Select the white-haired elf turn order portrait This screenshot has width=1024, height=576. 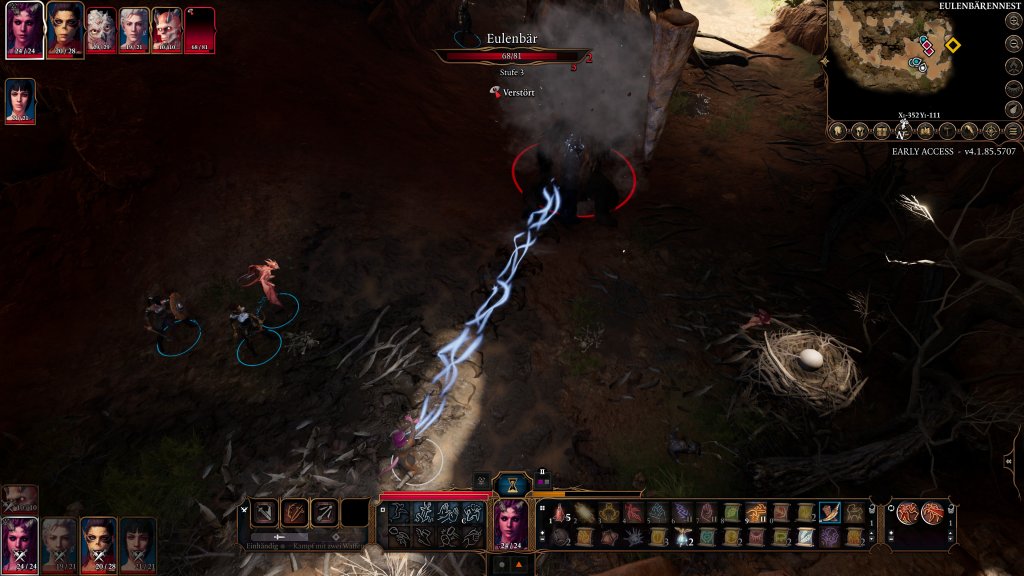click(134, 30)
